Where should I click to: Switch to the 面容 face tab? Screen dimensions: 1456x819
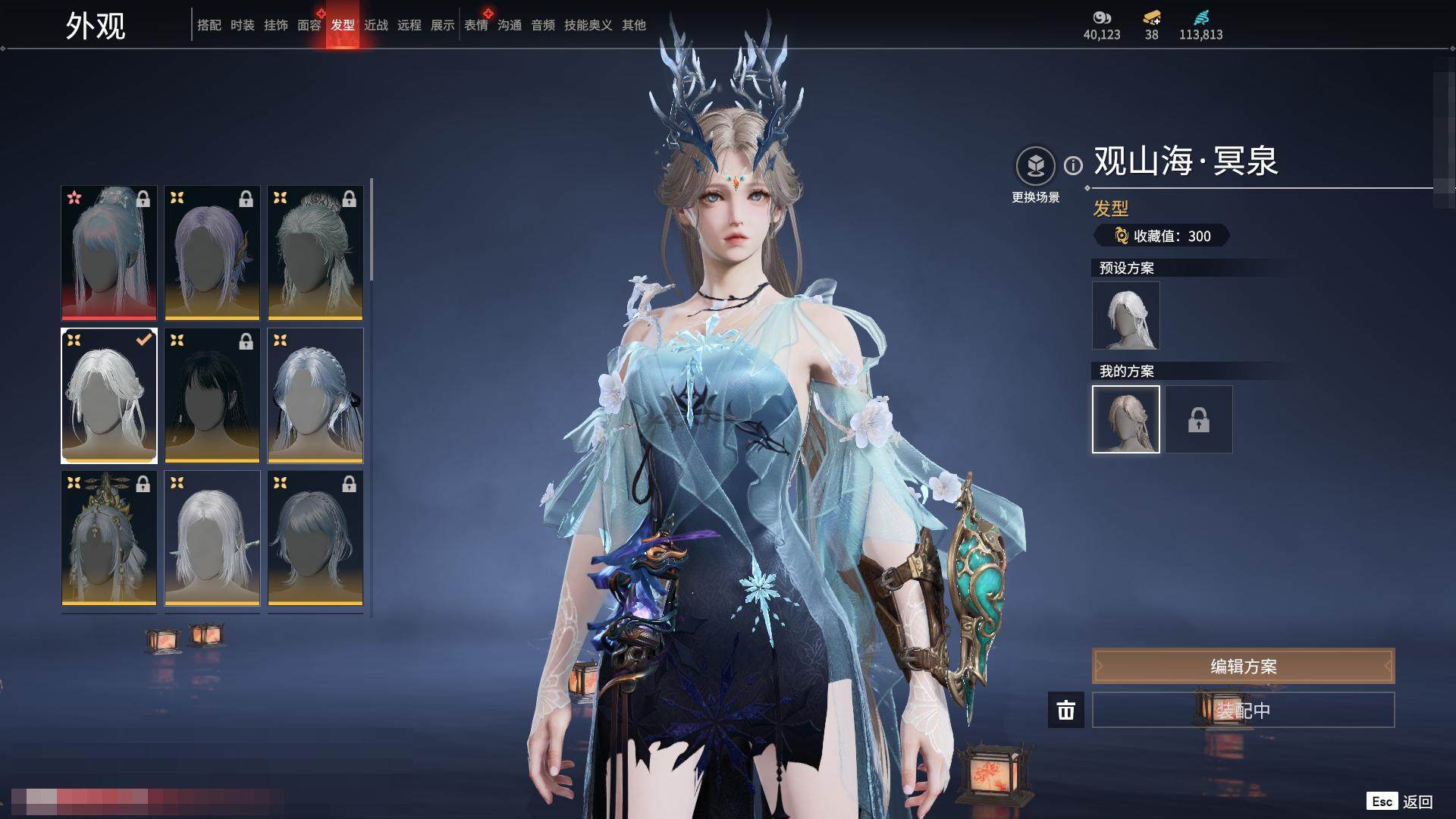tap(309, 25)
